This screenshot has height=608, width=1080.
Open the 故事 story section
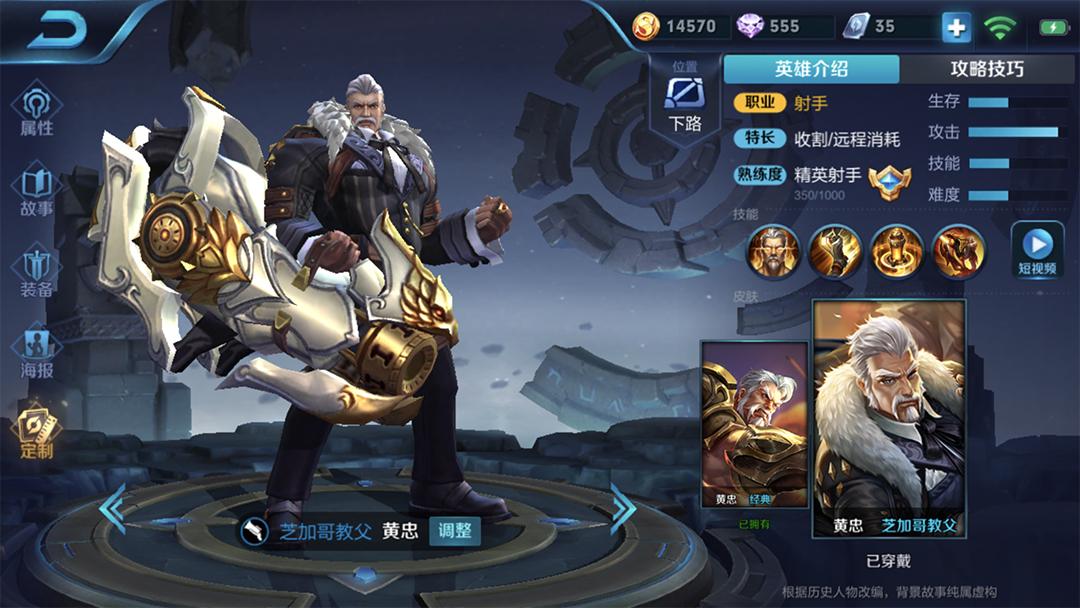(x=37, y=192)
